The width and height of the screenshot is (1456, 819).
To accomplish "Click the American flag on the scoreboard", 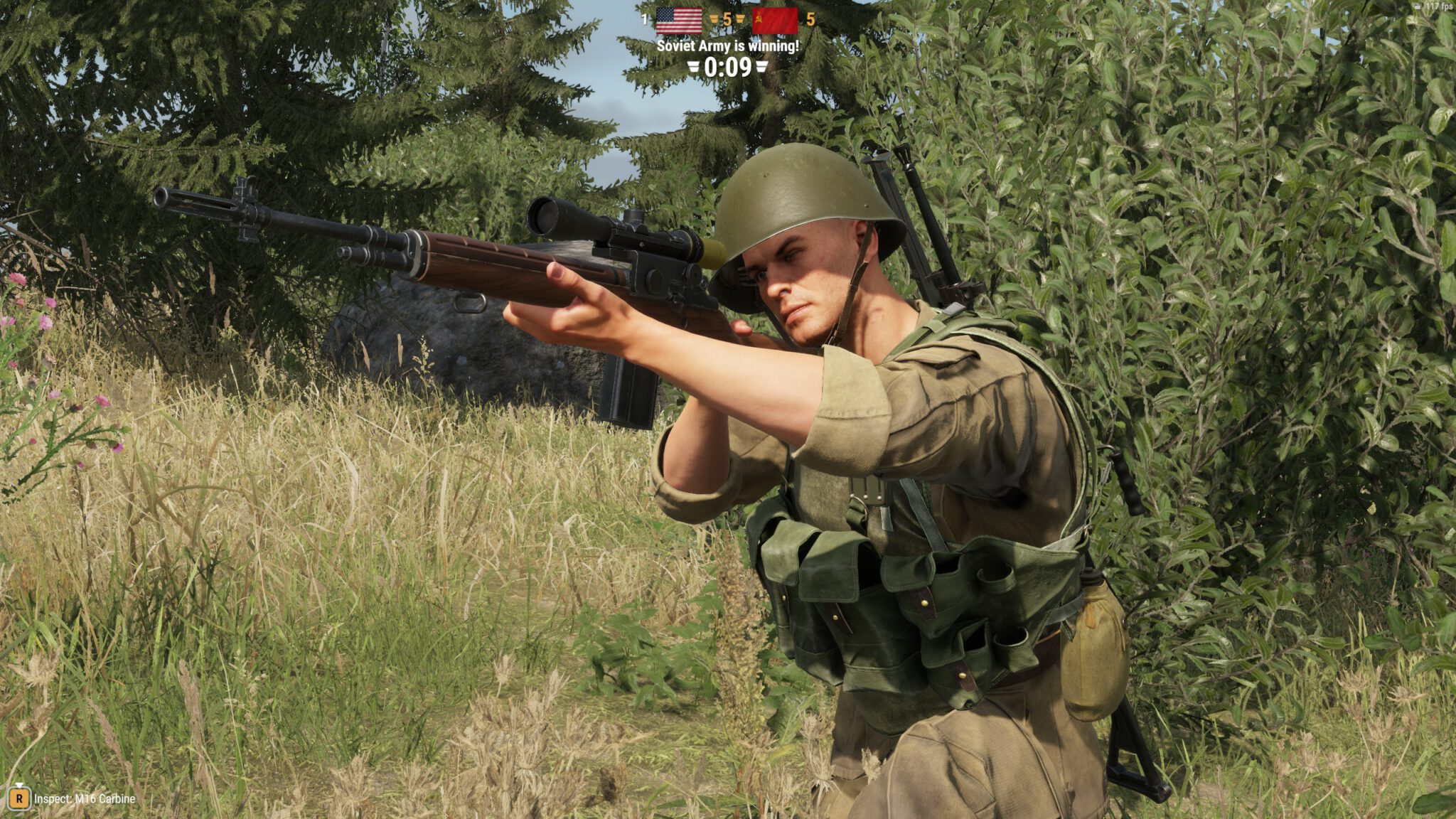I will coord(680,21).
